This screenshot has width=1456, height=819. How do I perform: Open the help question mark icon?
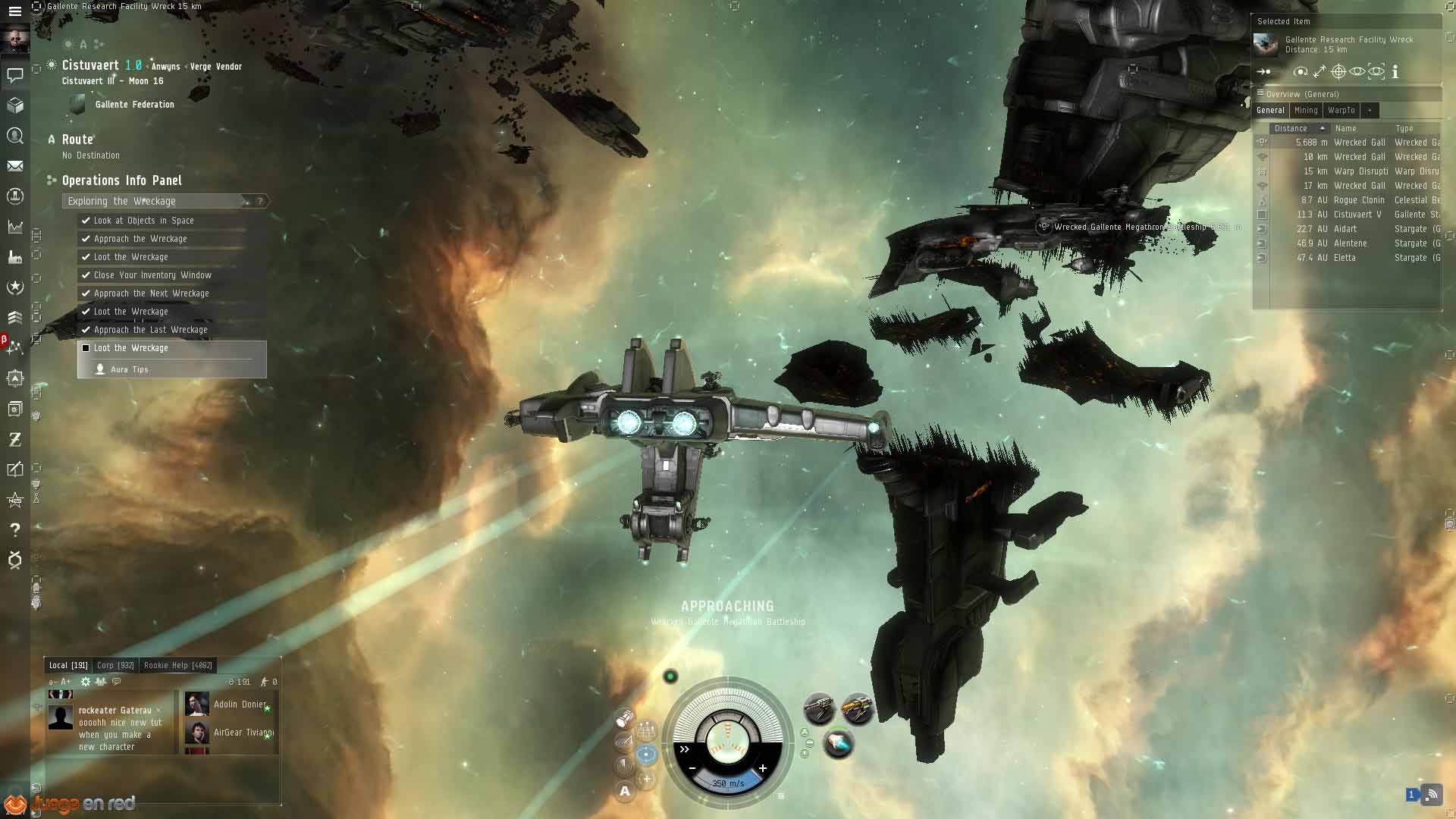(14, 529)
